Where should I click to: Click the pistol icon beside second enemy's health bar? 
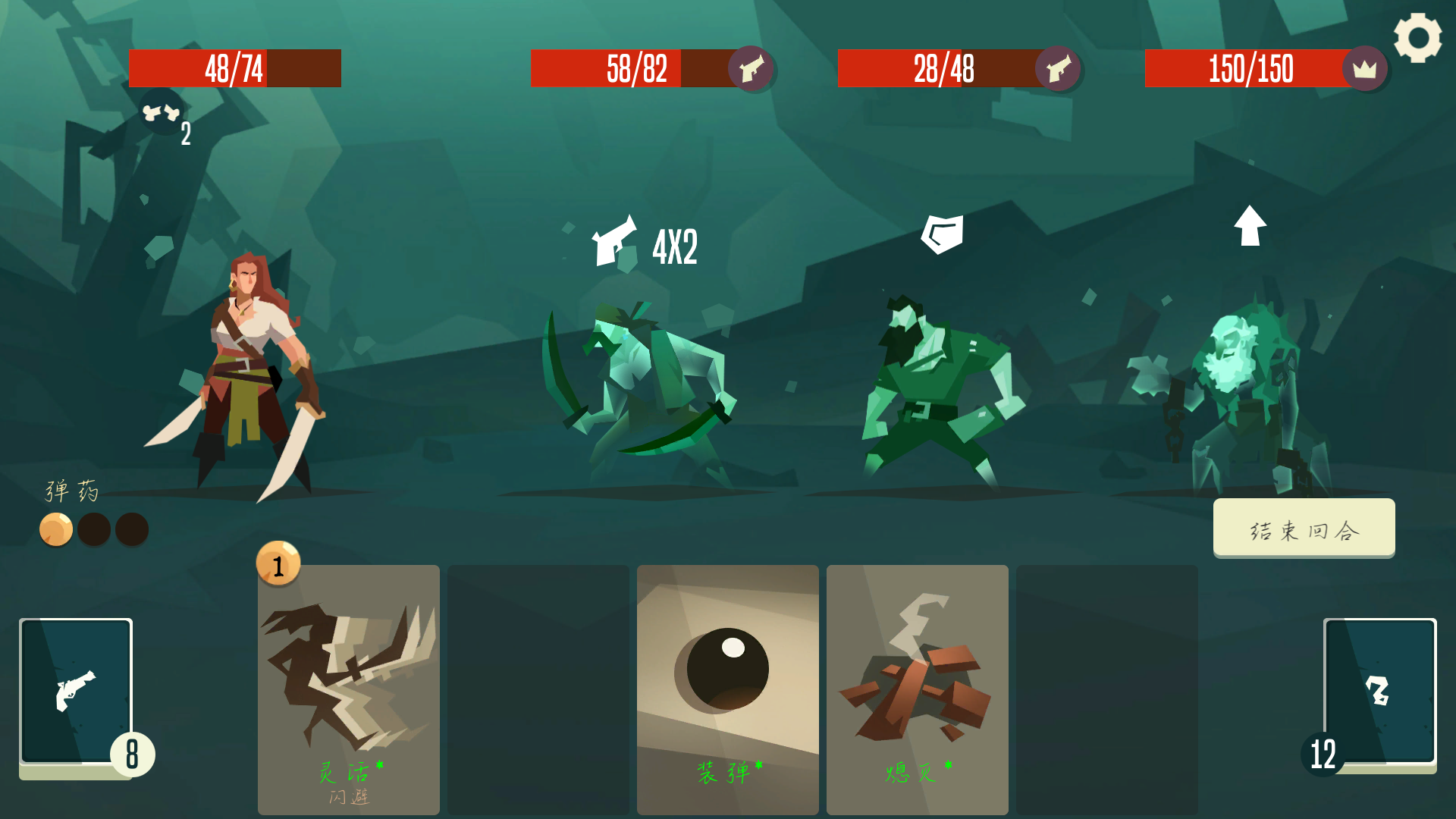(x=750, y=69)
